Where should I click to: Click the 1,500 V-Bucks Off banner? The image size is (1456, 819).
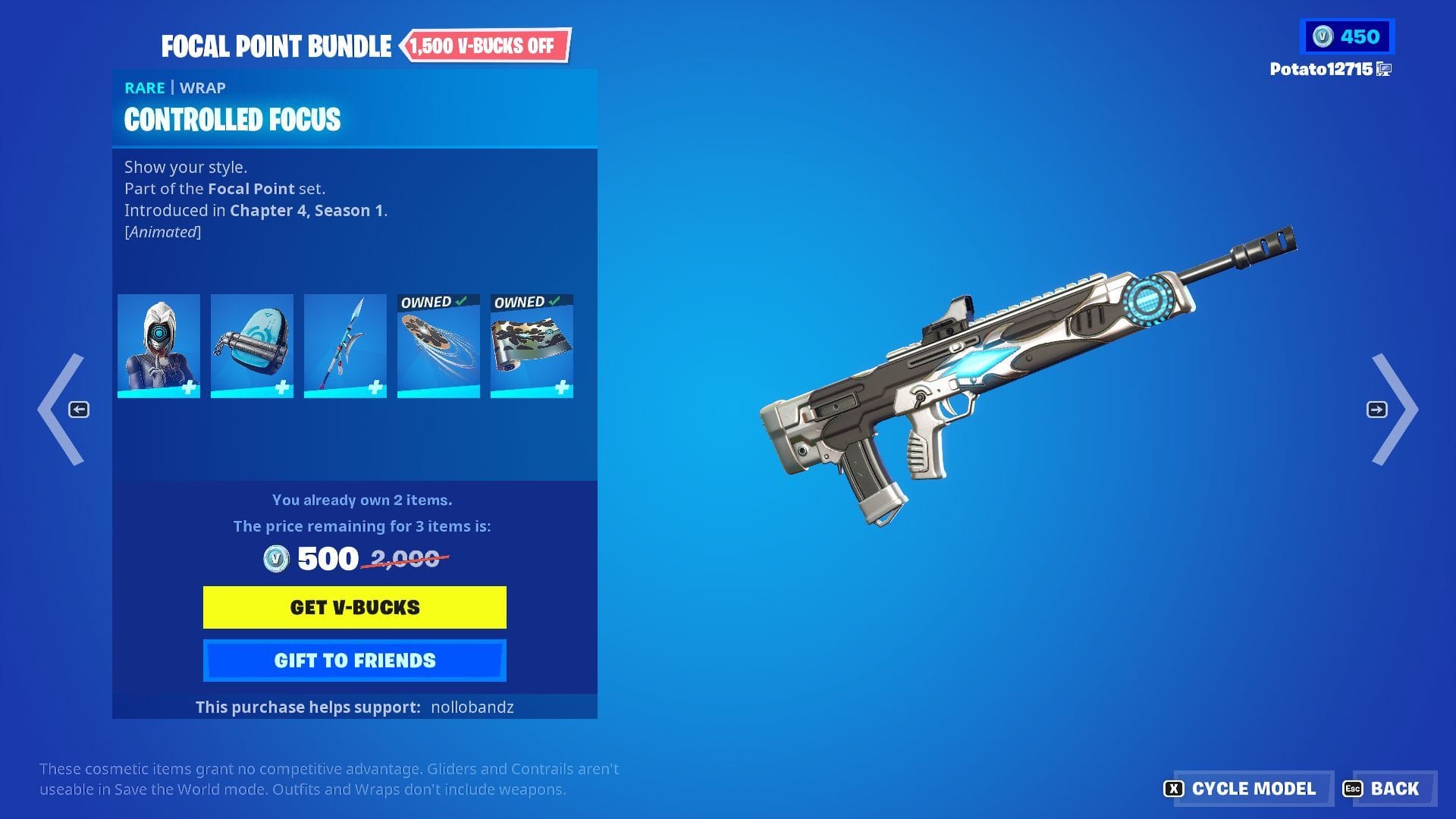[485, 45]
